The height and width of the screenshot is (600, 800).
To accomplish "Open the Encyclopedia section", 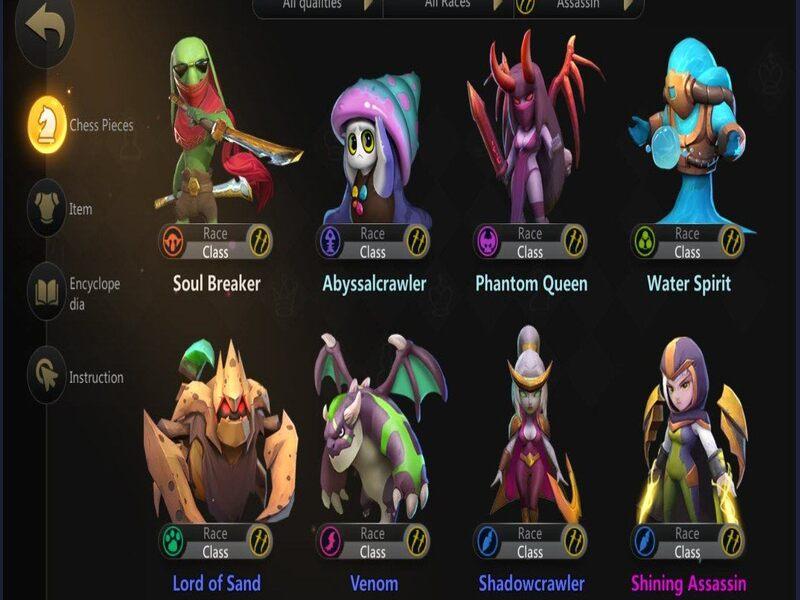I will [x=46, y=291].
